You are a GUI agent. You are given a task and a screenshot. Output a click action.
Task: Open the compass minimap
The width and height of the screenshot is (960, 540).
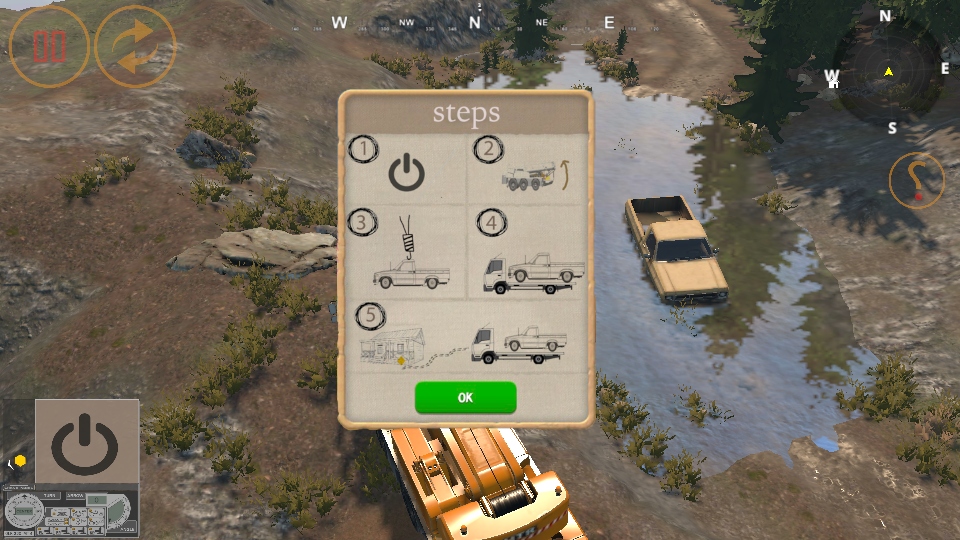888,72
